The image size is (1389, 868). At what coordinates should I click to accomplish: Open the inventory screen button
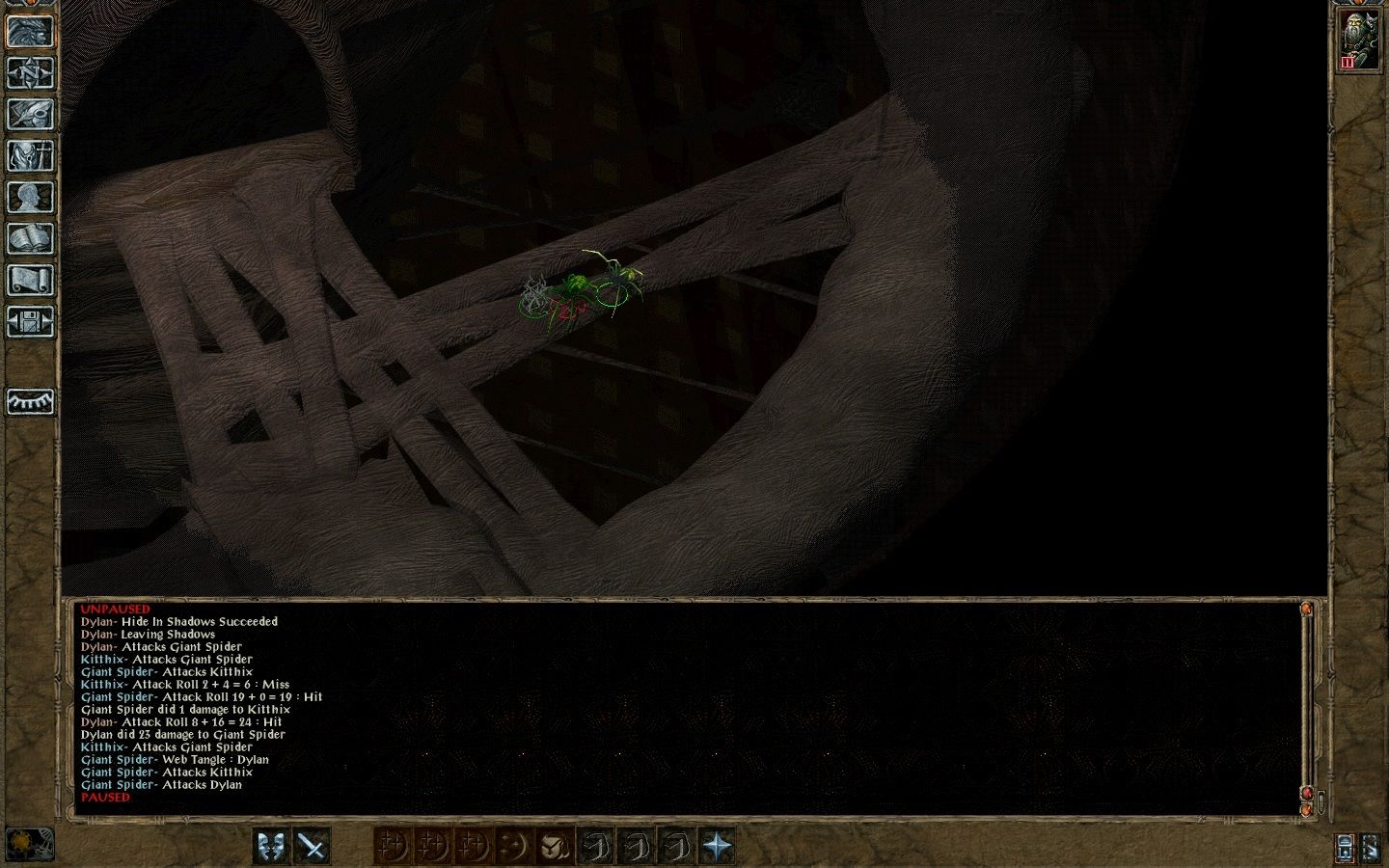(x=30, y=156)
